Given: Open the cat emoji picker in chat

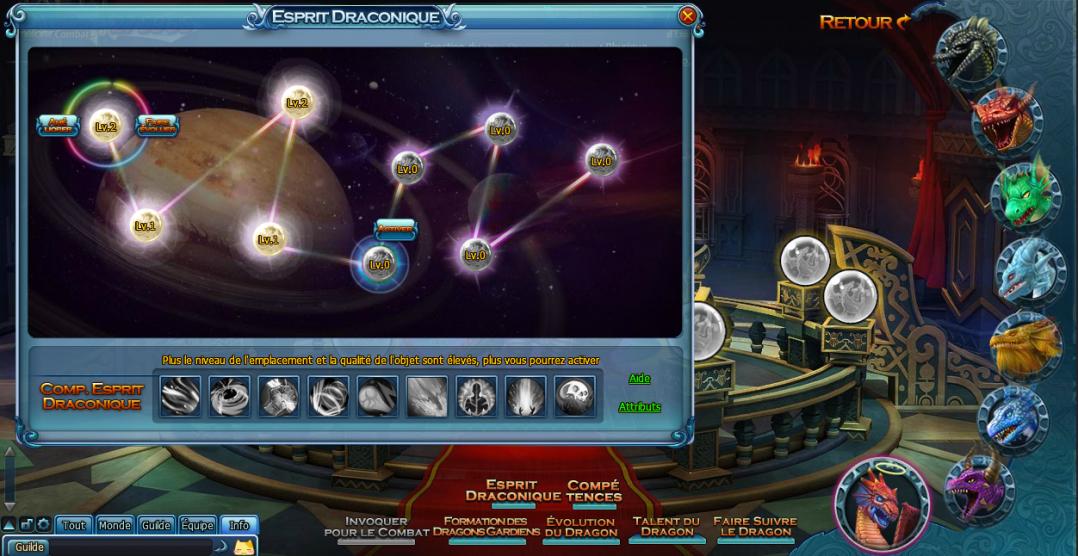Looking at the screenshot, I should coord(243,547).
